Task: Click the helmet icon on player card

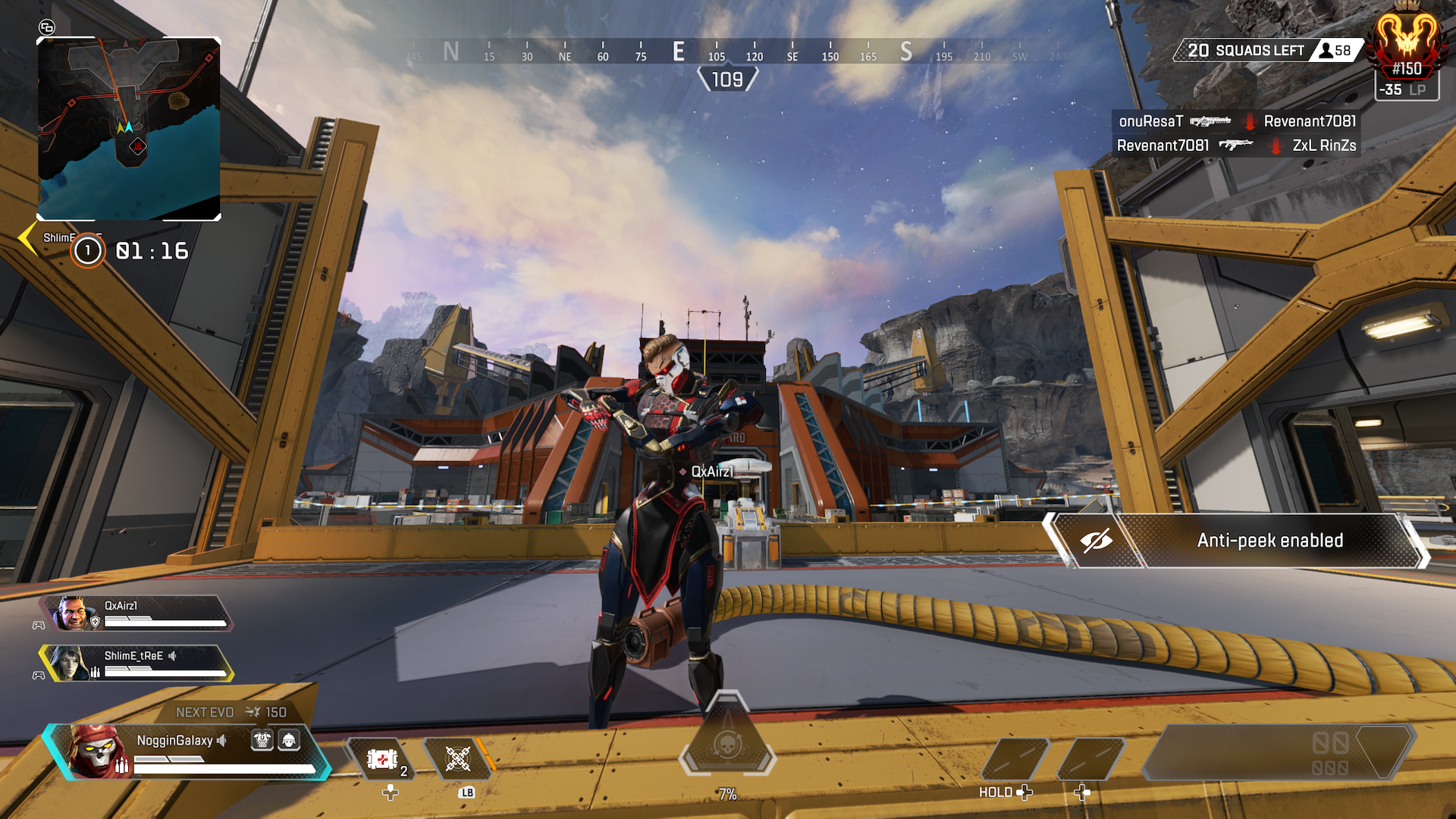Action: click(289, 740)
